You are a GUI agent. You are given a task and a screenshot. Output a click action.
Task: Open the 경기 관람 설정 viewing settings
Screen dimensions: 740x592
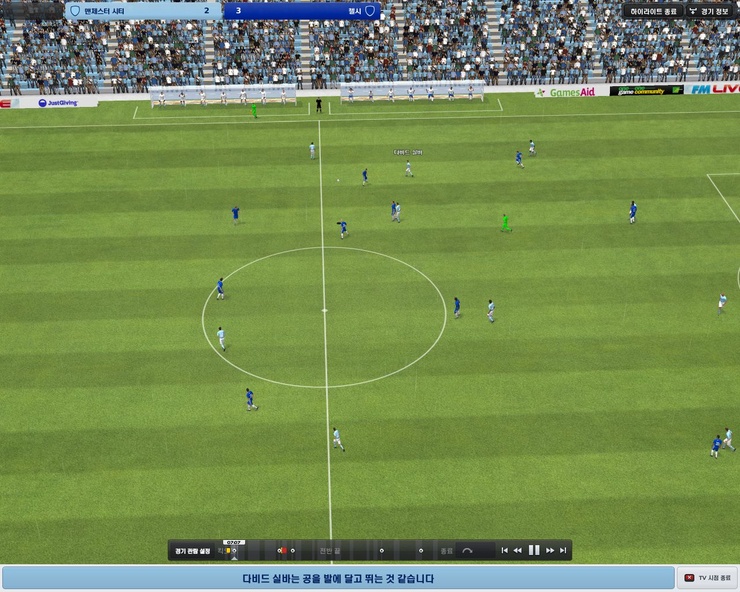point(193,550)
